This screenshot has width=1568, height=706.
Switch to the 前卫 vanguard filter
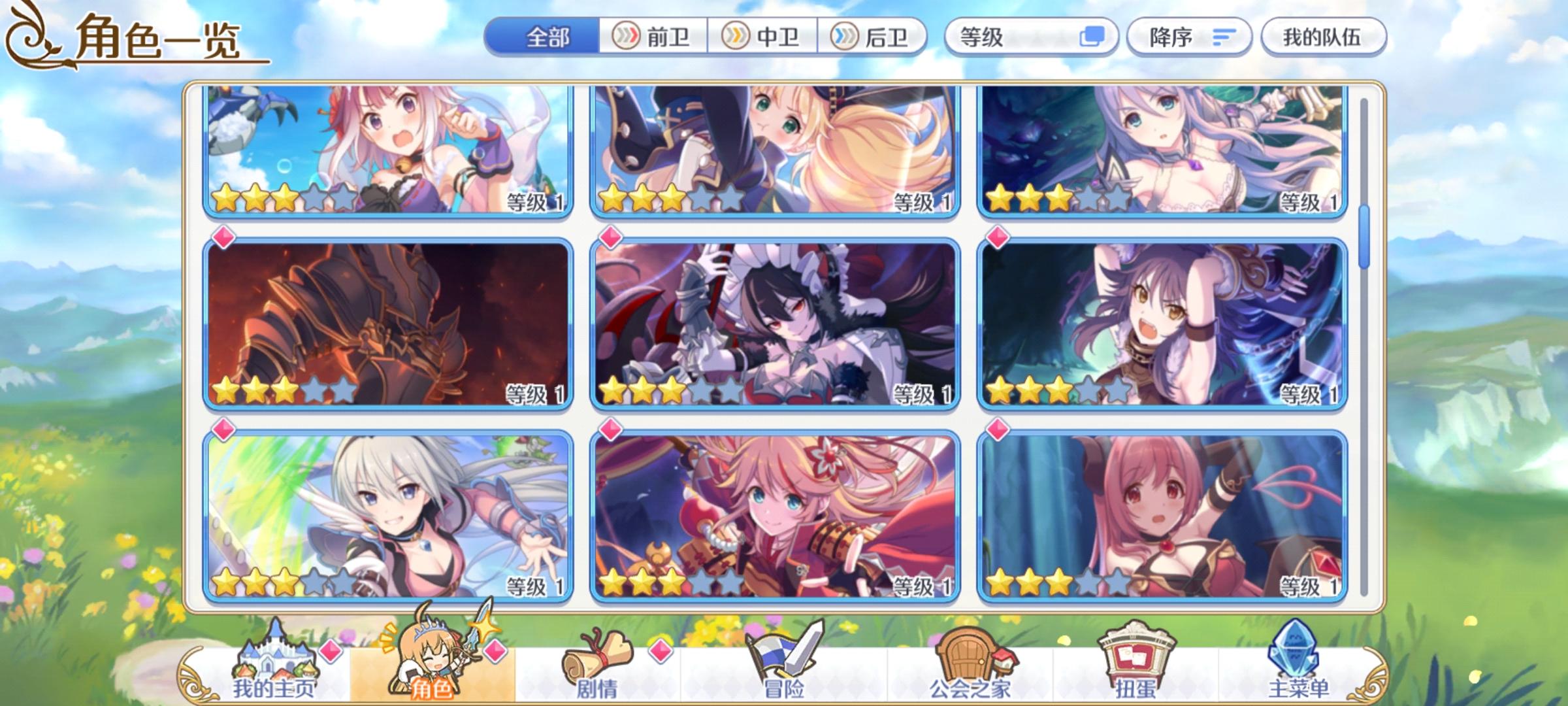coord(657,37)
